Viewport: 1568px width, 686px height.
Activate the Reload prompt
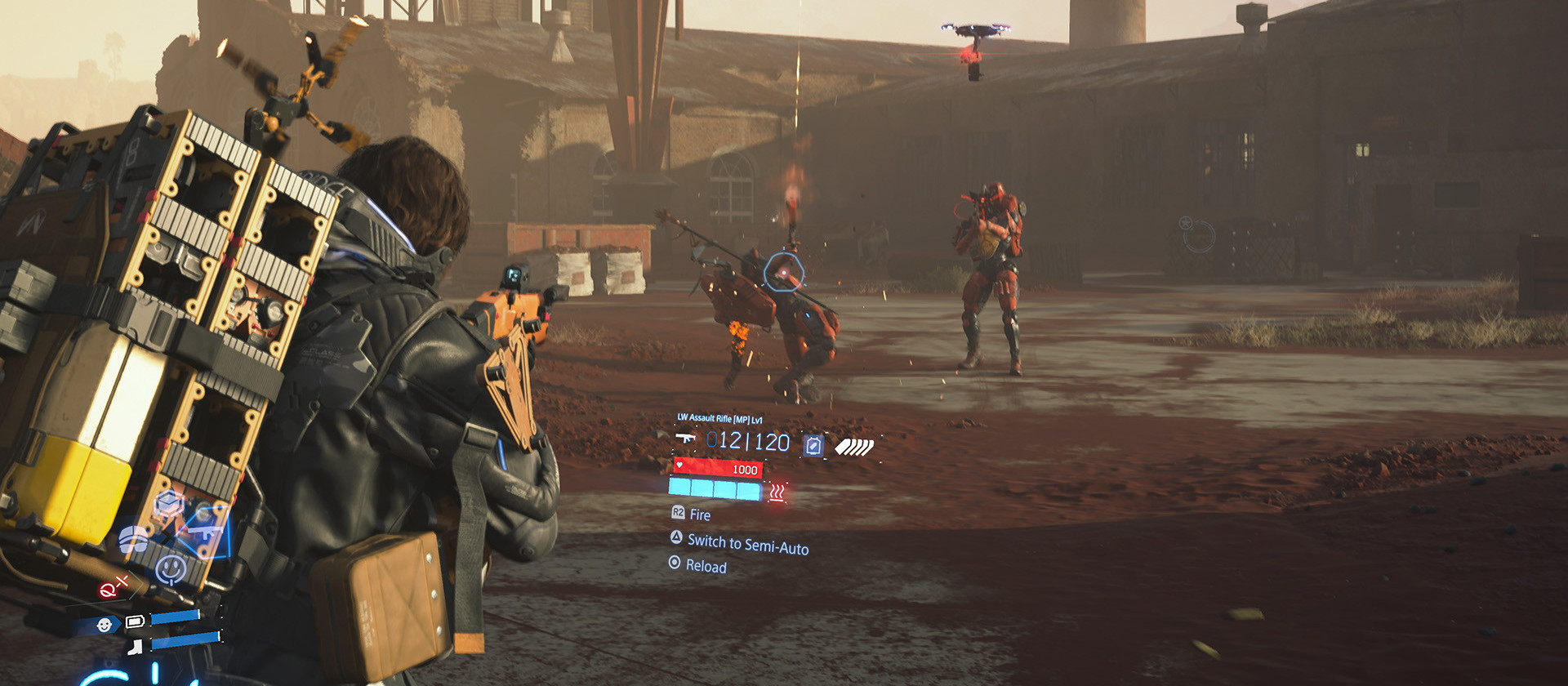[707, 565]
